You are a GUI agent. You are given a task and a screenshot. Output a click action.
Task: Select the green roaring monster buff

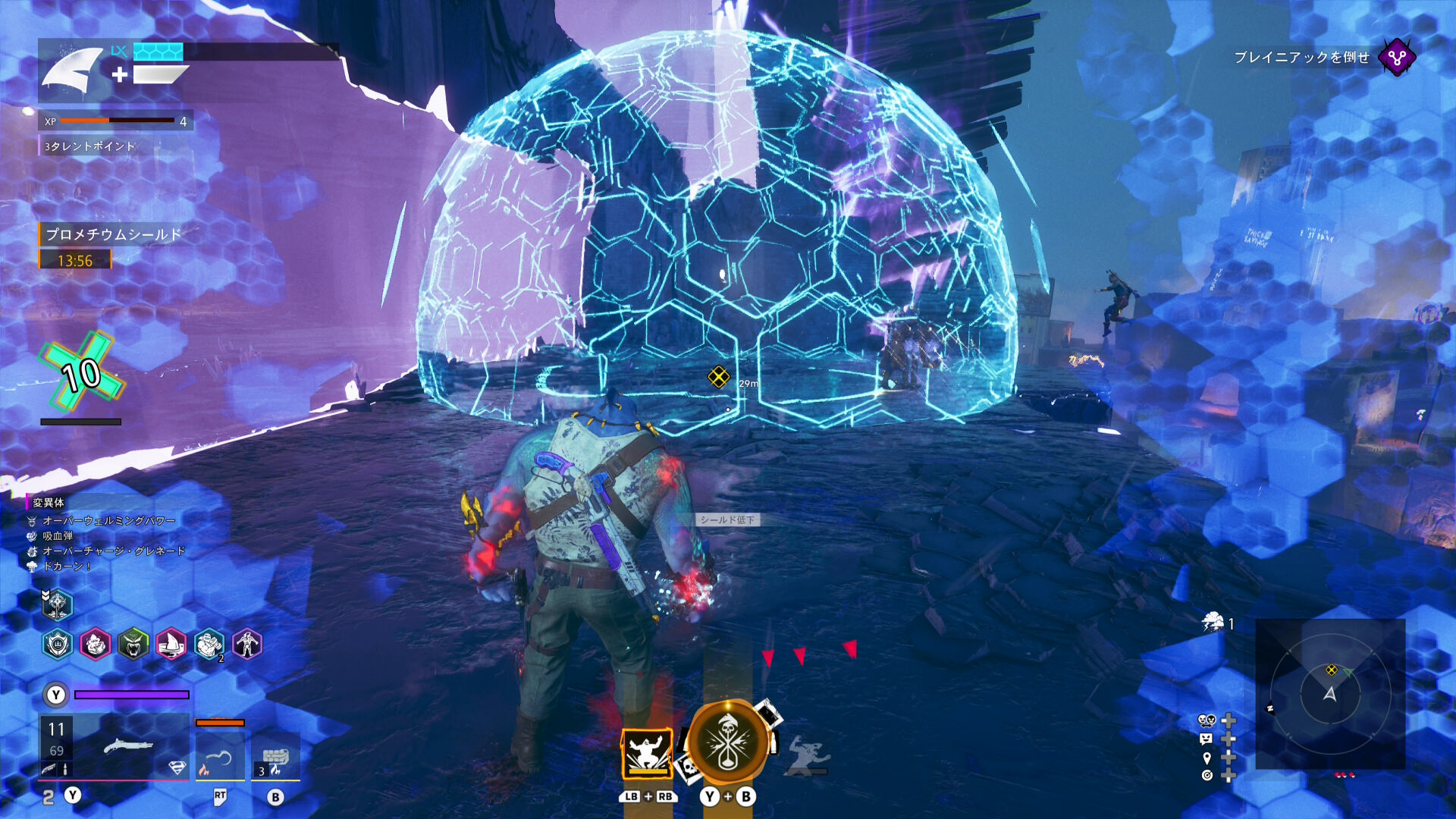coord(133,645)
